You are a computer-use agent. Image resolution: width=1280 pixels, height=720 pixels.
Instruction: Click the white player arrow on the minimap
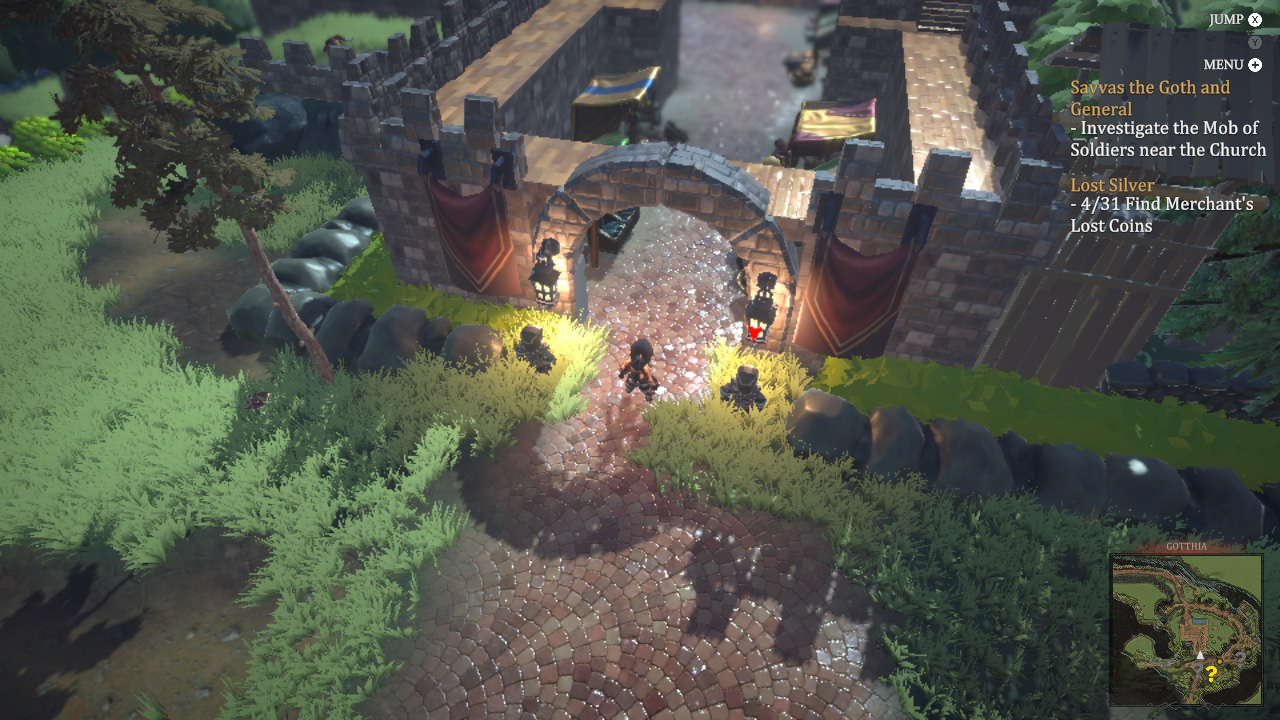tap(1200, 655)
